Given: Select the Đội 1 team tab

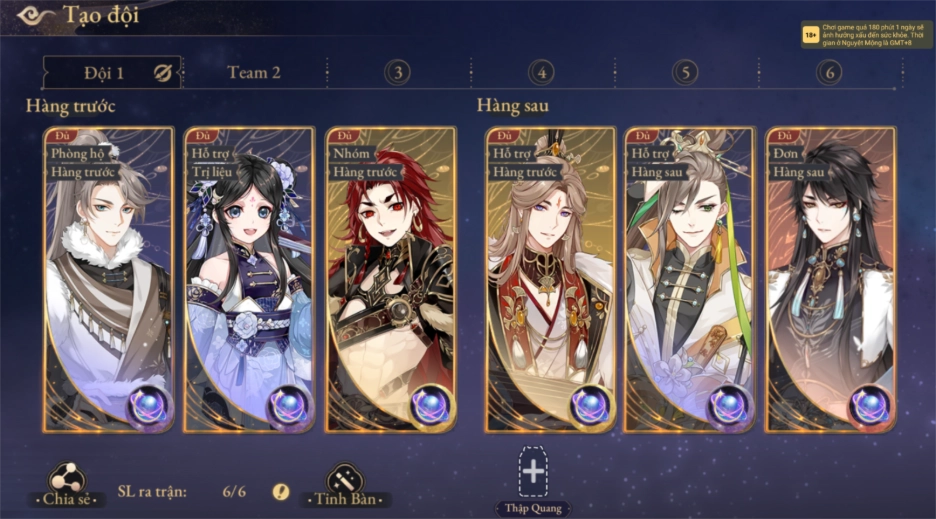Looking at the screenshot, I should (104, 72).
